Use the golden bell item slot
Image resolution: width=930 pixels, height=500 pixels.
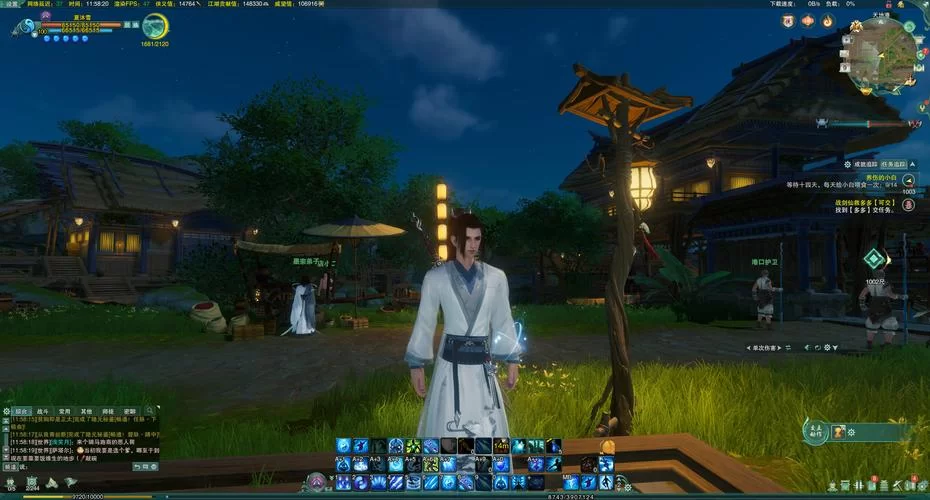pos(607,446)
